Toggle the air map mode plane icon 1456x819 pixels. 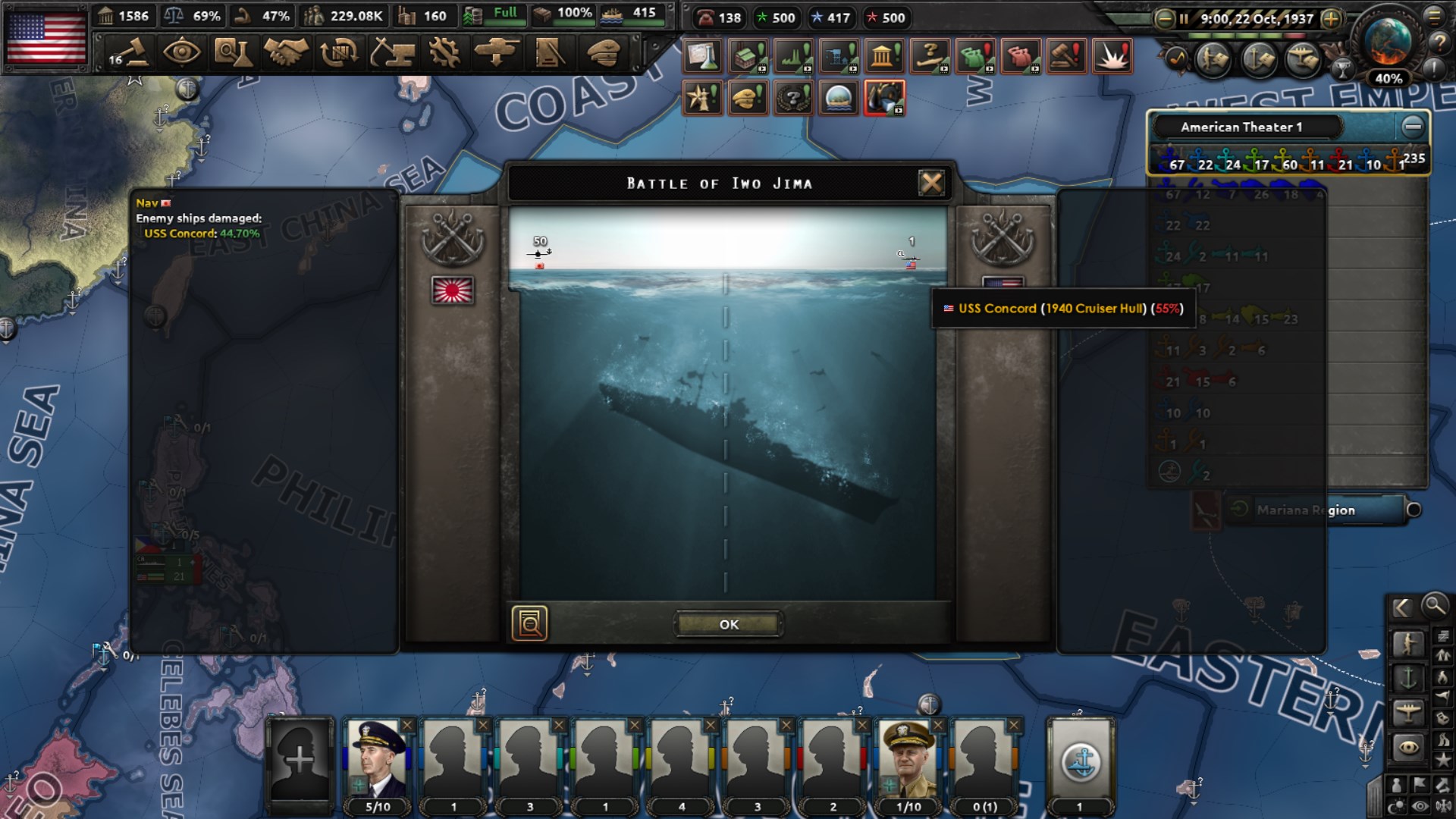[x=1407, y=711]
